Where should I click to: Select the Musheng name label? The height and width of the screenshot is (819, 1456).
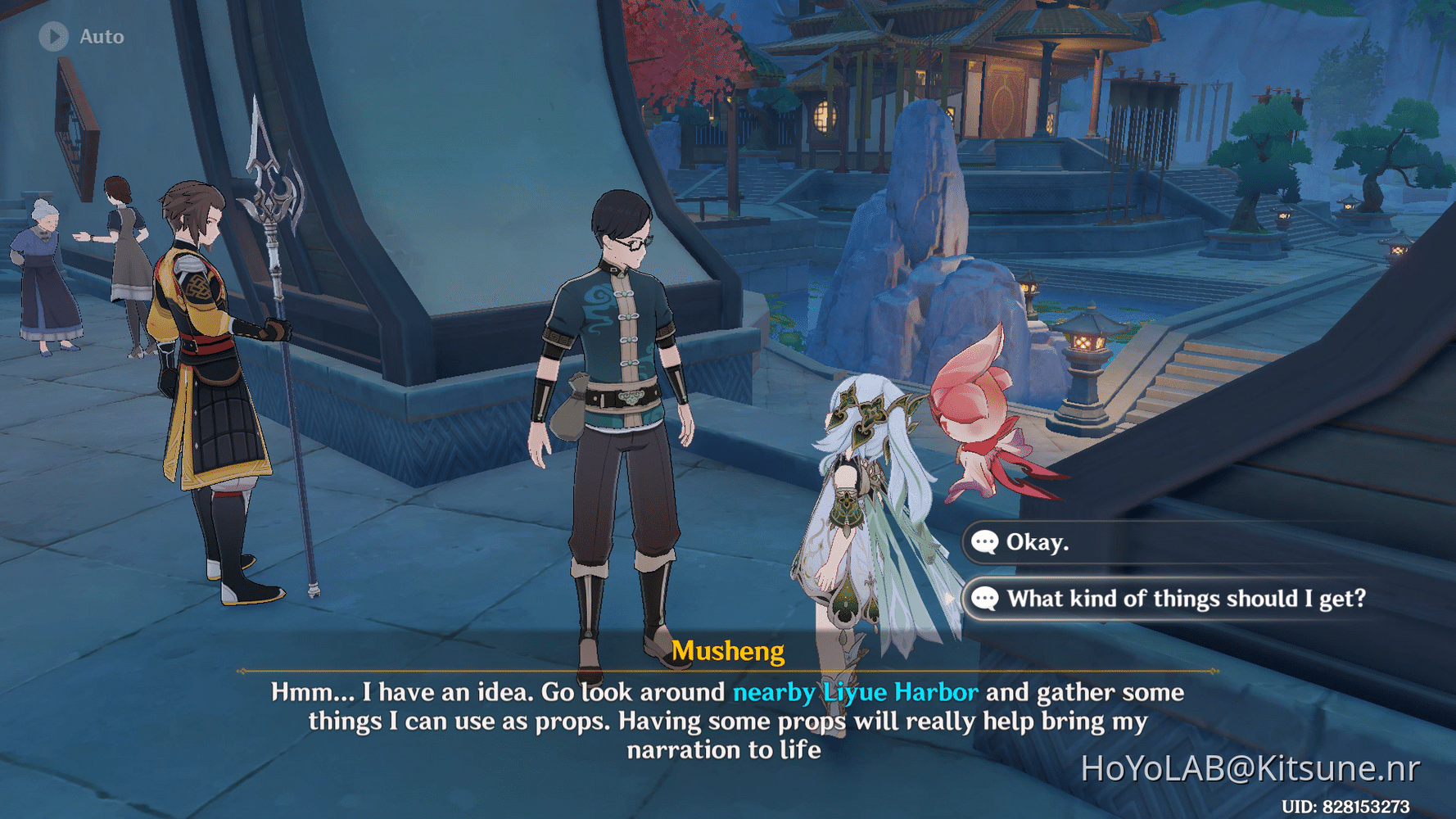pyautogui.click(x=729, y=651)
